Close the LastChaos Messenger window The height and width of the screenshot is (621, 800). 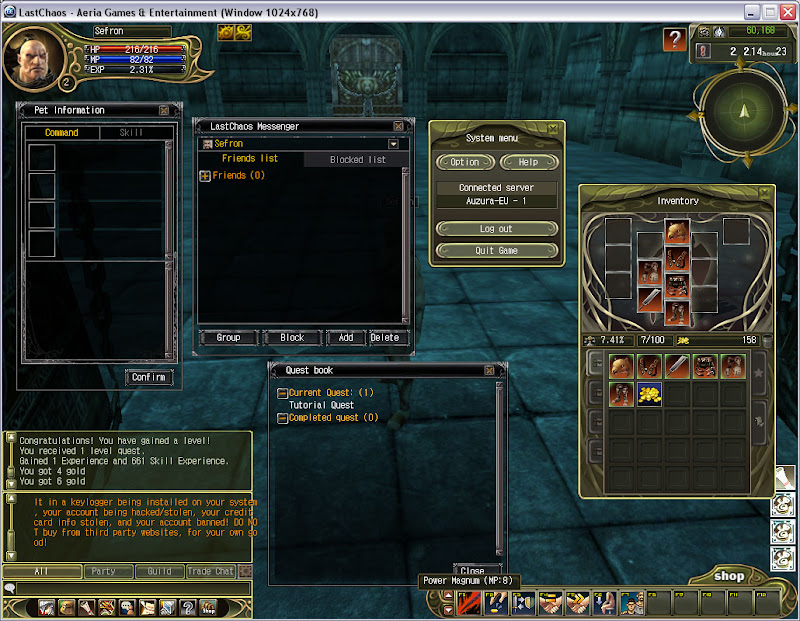coord(399,127)
